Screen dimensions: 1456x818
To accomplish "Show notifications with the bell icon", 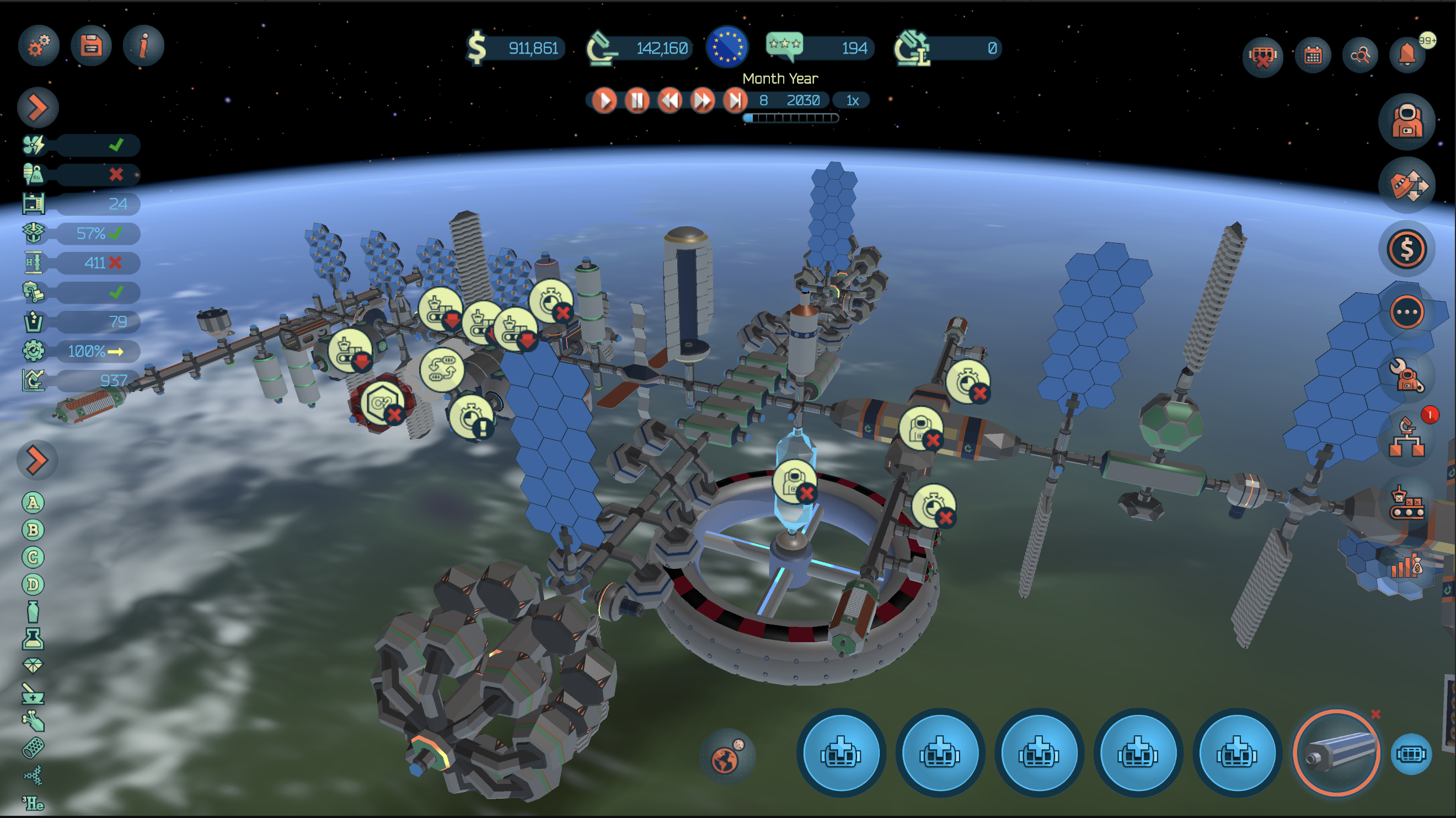I will [x=1407, y=55].
